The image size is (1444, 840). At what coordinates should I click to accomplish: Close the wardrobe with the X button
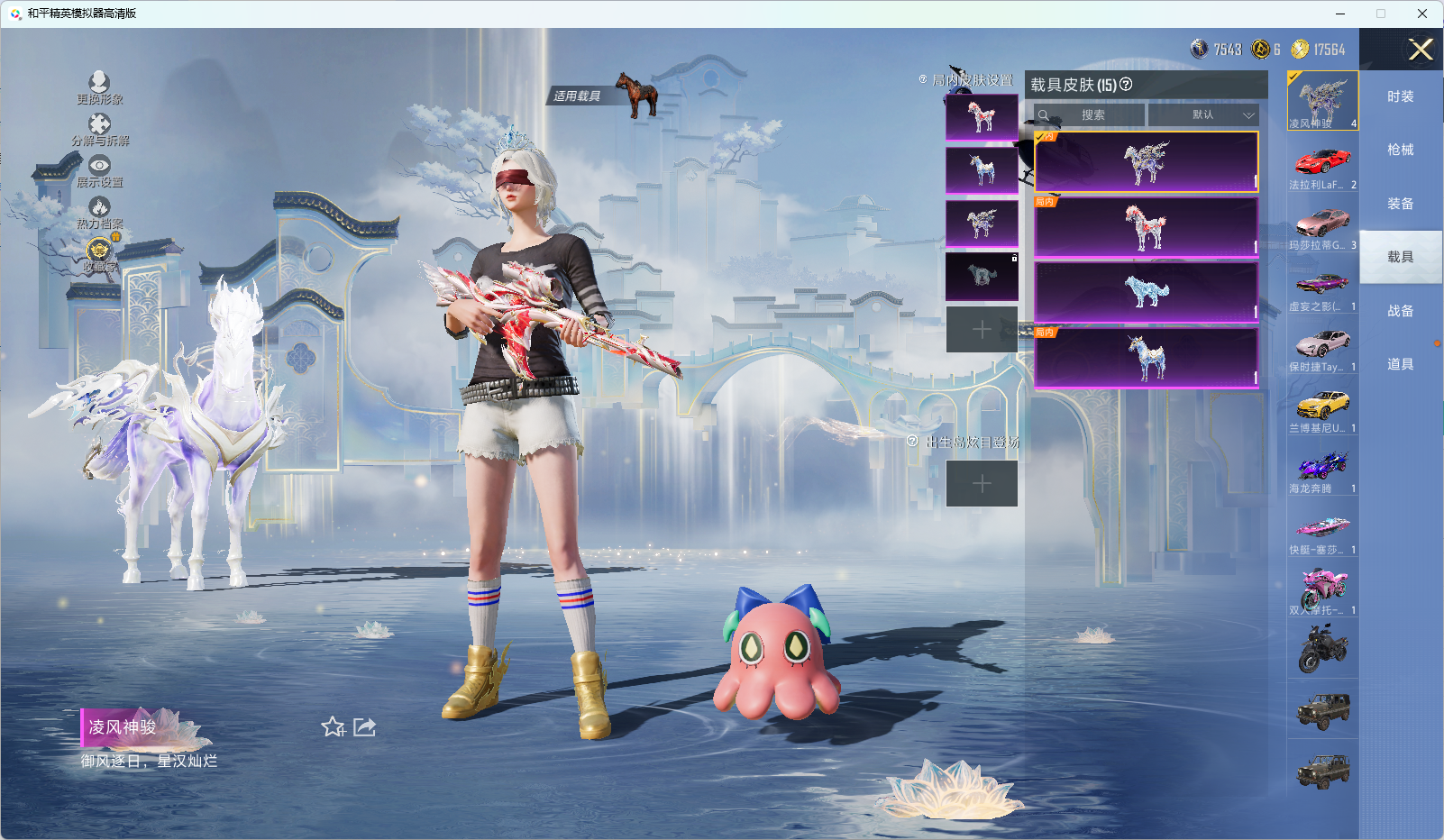1421,50
